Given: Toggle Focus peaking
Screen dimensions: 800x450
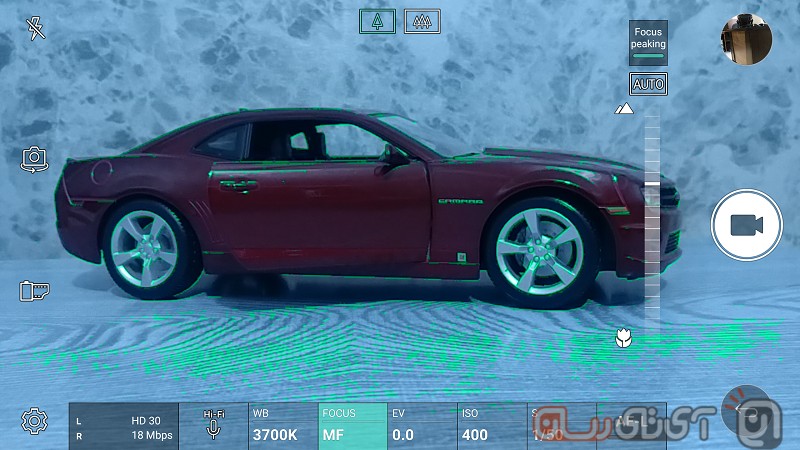Looking at the screenshot, I should [648, 43].
